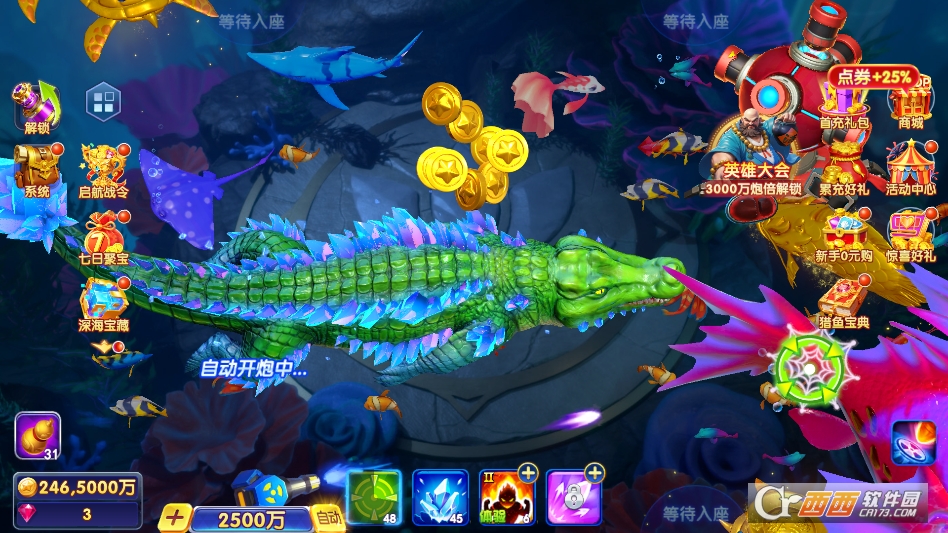Open the 解锁 cannon unlock icon
This screenshot has width=948, height=533.
coord(35,106)
